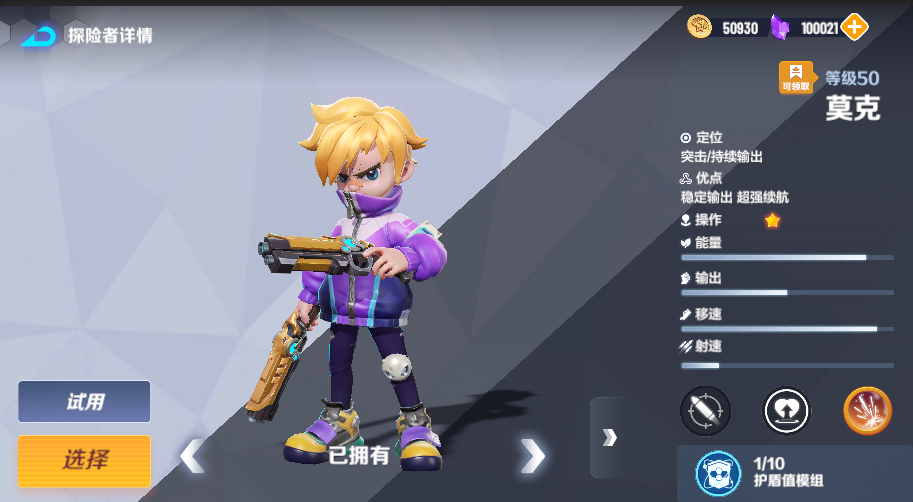Claim the 可领取 level reward badge
Screen dimensions: 913x502
(x=796, y=78)
